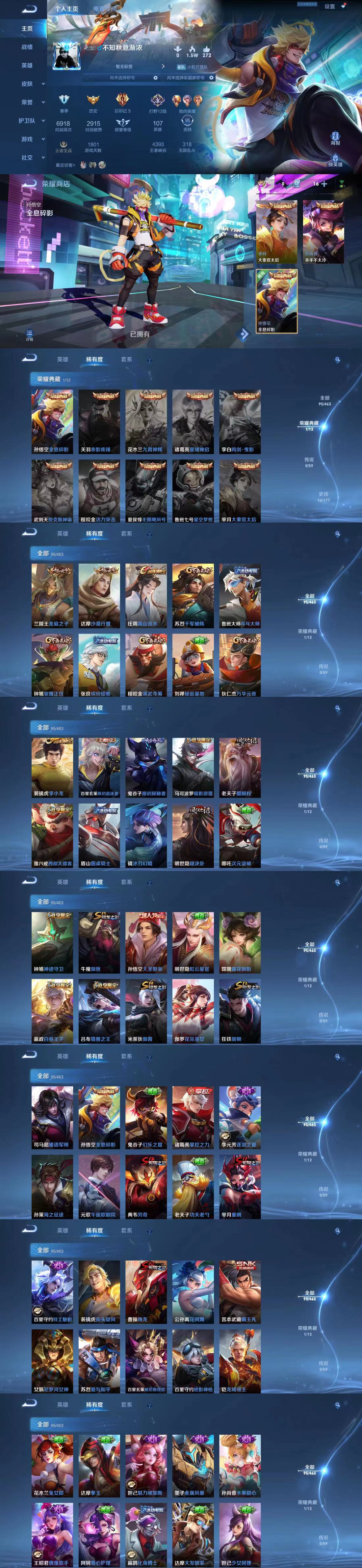Click the plus button beside the 16 currency
This screenshot has width=362, height=1568.
click(324, 183)
